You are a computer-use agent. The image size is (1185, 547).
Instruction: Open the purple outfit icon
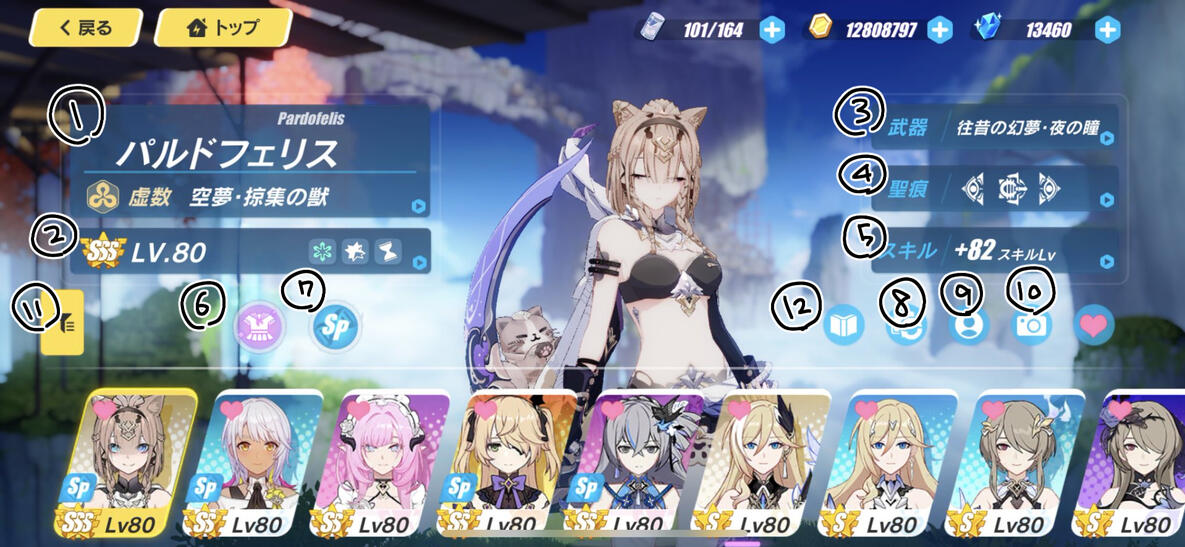click(x=254, y=326)
